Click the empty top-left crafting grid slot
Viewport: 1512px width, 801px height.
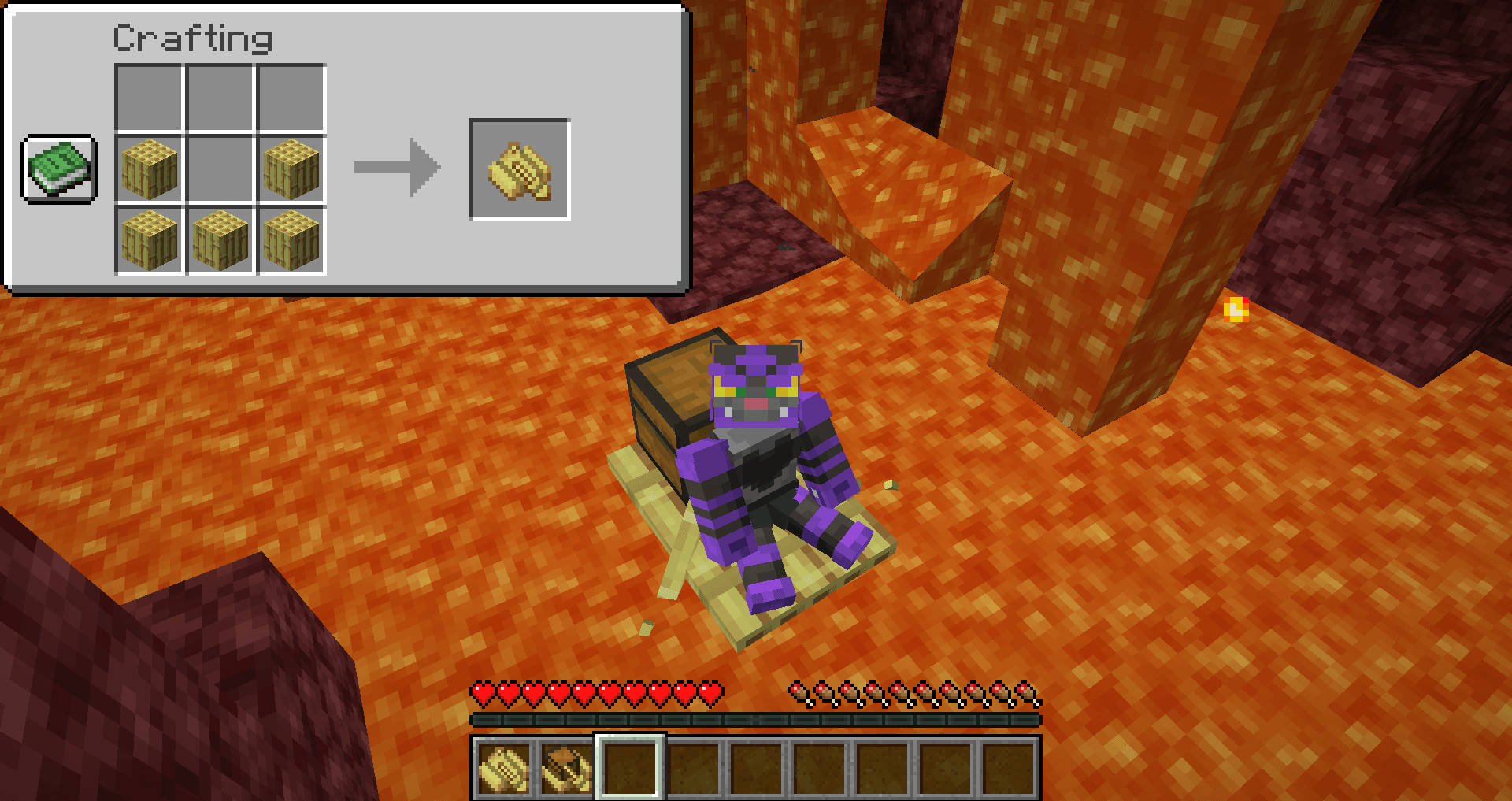(x=150, y=98)
